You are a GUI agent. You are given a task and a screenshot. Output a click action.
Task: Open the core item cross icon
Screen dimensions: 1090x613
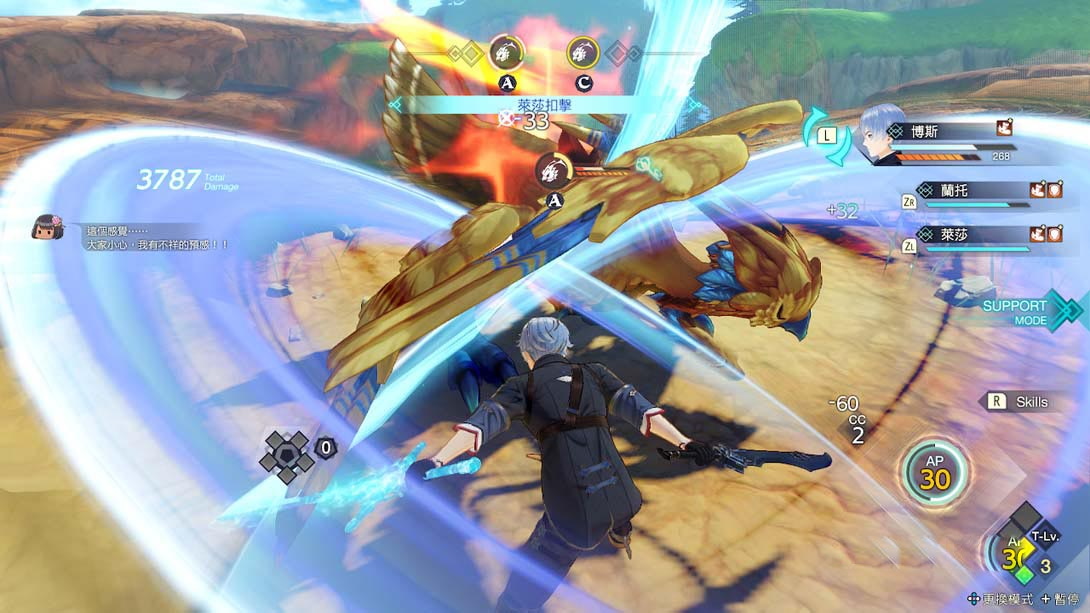(x=287, y=457)
